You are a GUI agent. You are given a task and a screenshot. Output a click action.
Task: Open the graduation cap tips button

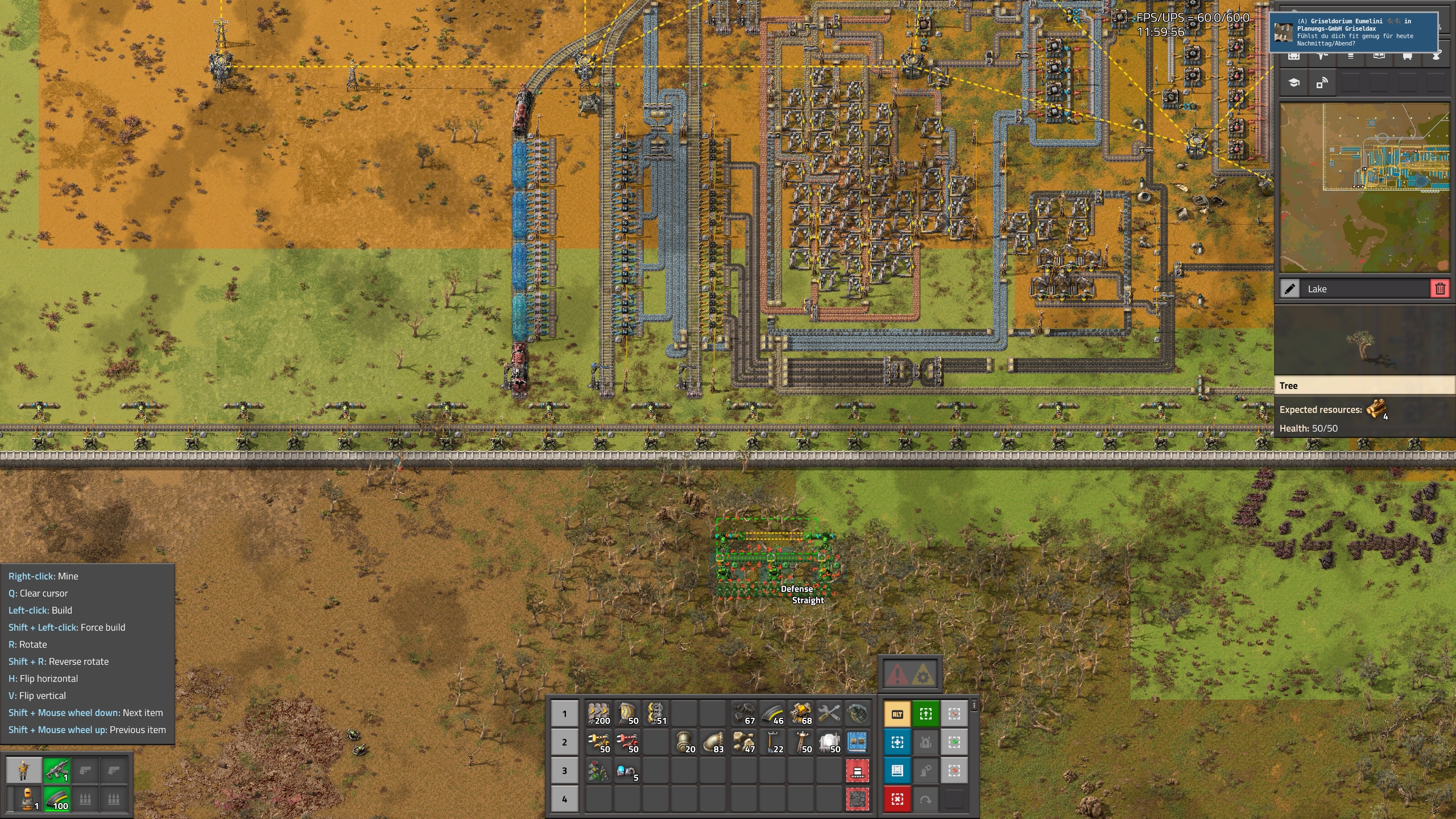coord(1294,84)
